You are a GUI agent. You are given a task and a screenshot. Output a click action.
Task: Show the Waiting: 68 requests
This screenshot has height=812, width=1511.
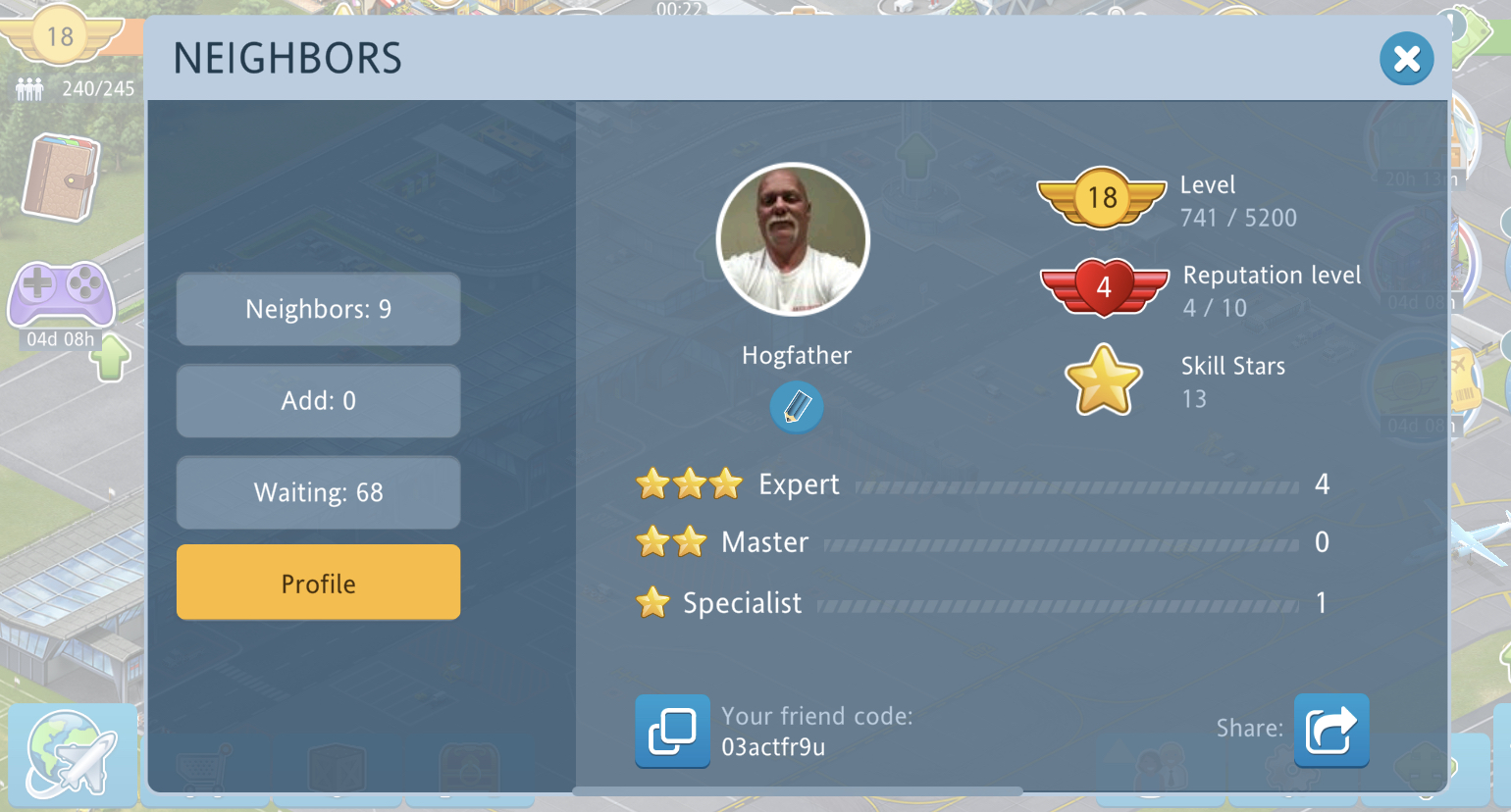(318, 492)
